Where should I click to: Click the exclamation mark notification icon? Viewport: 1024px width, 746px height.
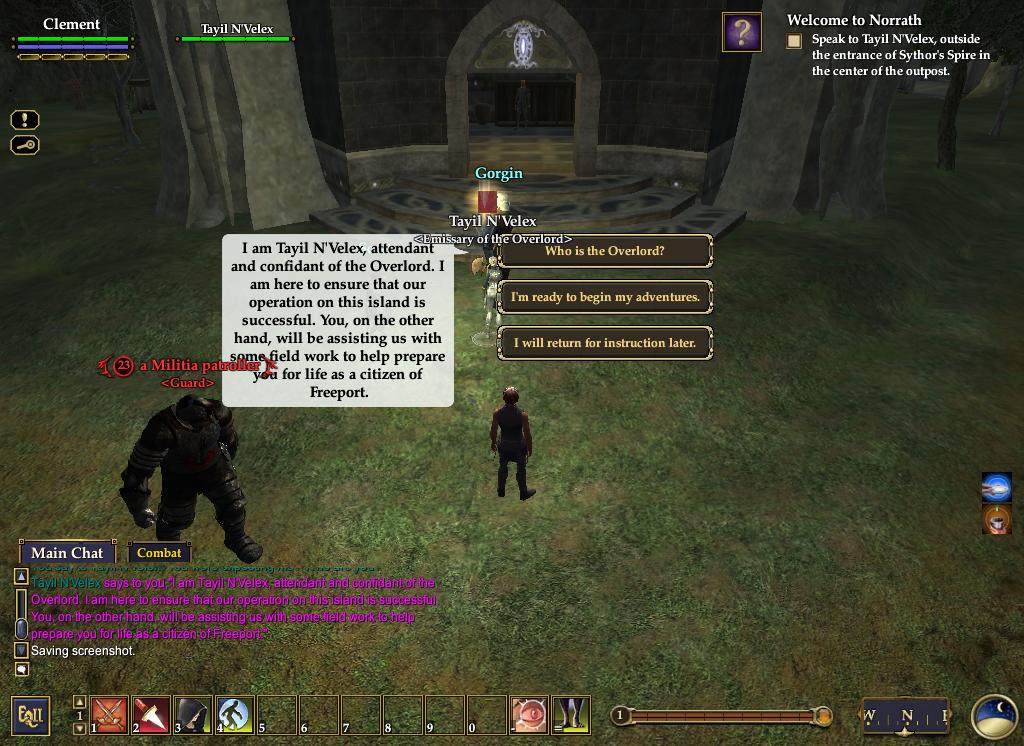click(25, 120)
